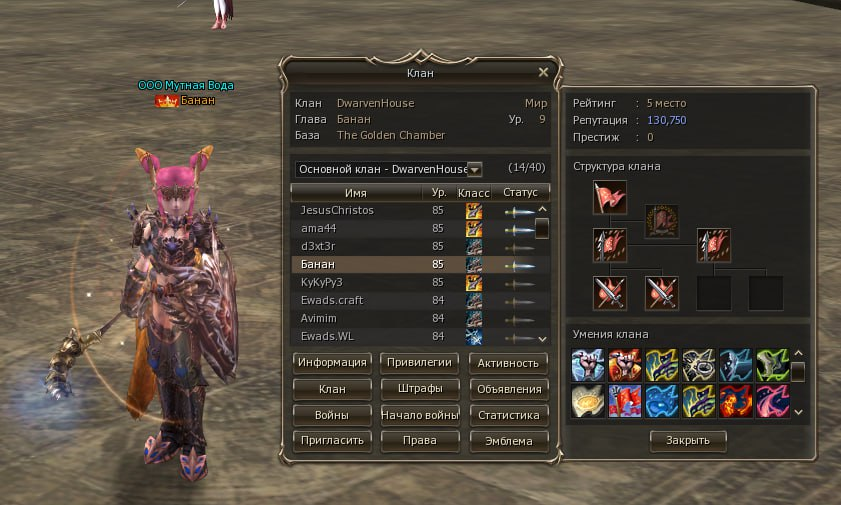Open the Эмблема button

[x=508, y=440]
